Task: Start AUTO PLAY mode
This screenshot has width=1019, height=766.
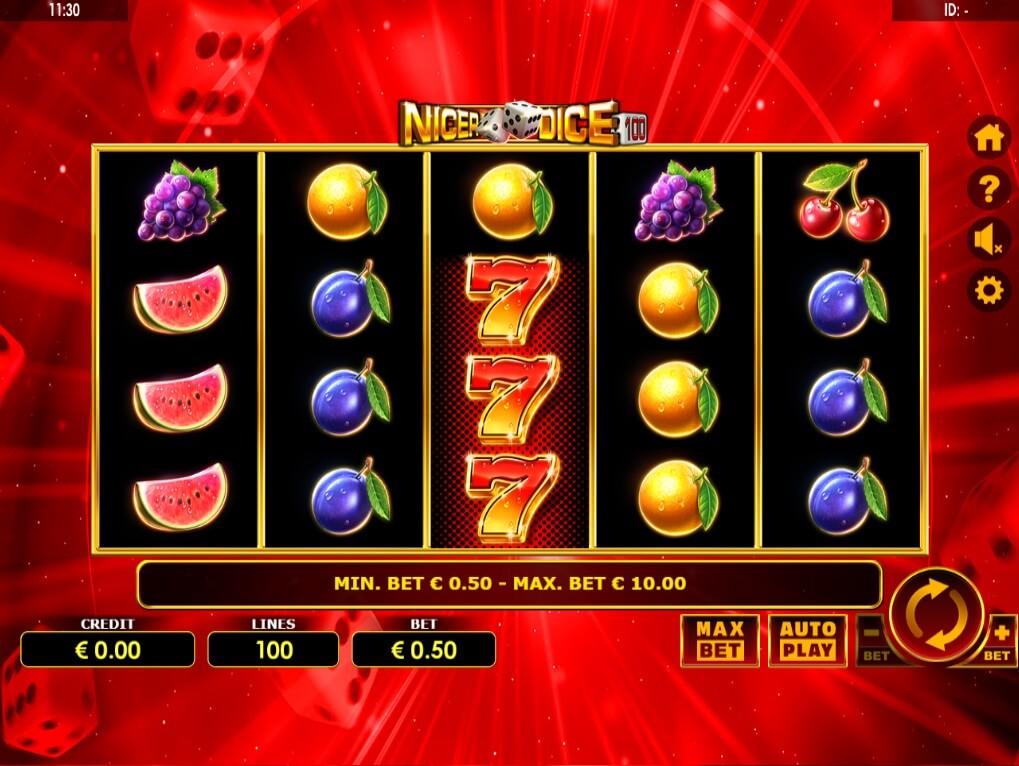Action: (x=807, y=640)
